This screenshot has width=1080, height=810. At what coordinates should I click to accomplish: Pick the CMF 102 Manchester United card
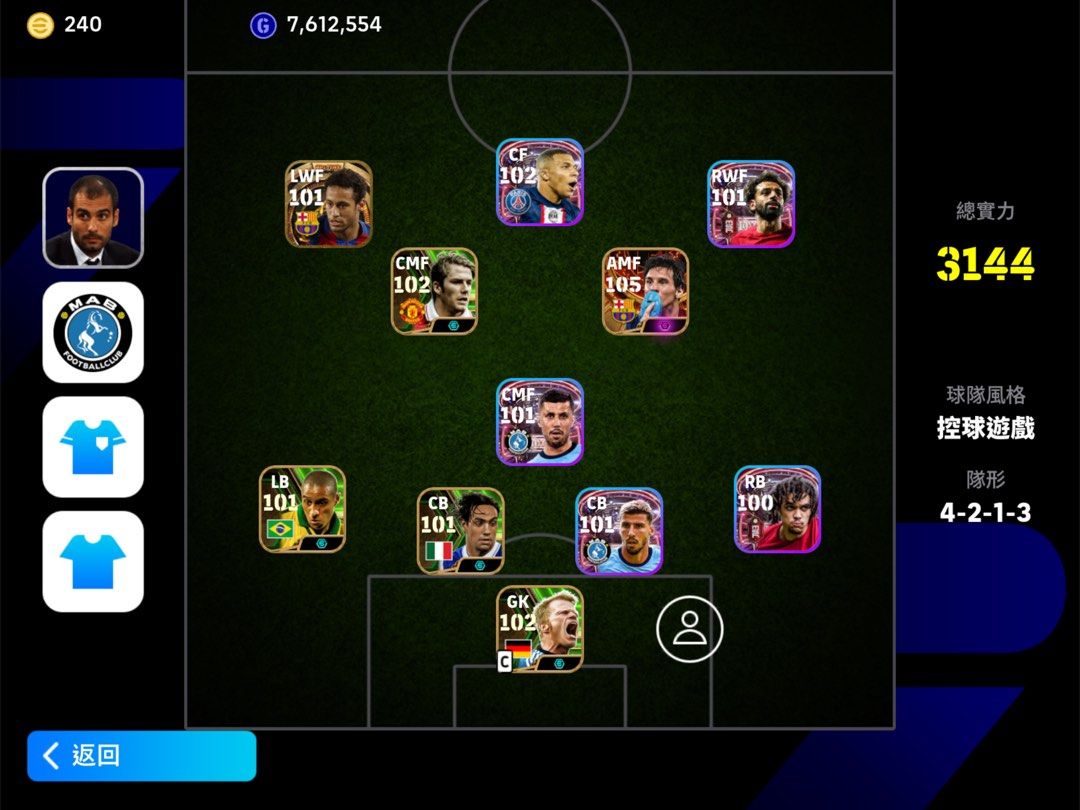coord(434,291)
